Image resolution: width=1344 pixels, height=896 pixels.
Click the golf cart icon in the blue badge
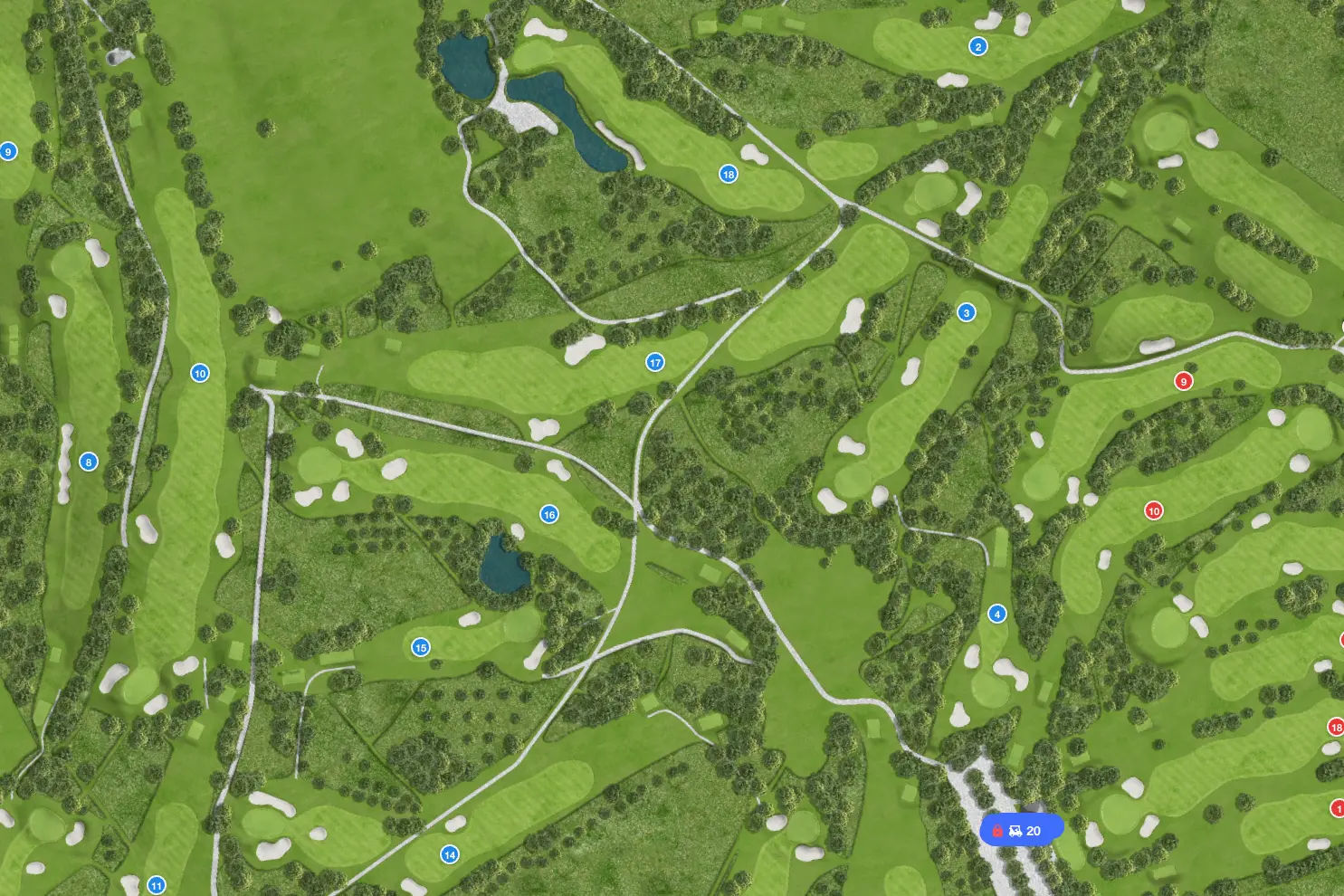point(1015,830)
